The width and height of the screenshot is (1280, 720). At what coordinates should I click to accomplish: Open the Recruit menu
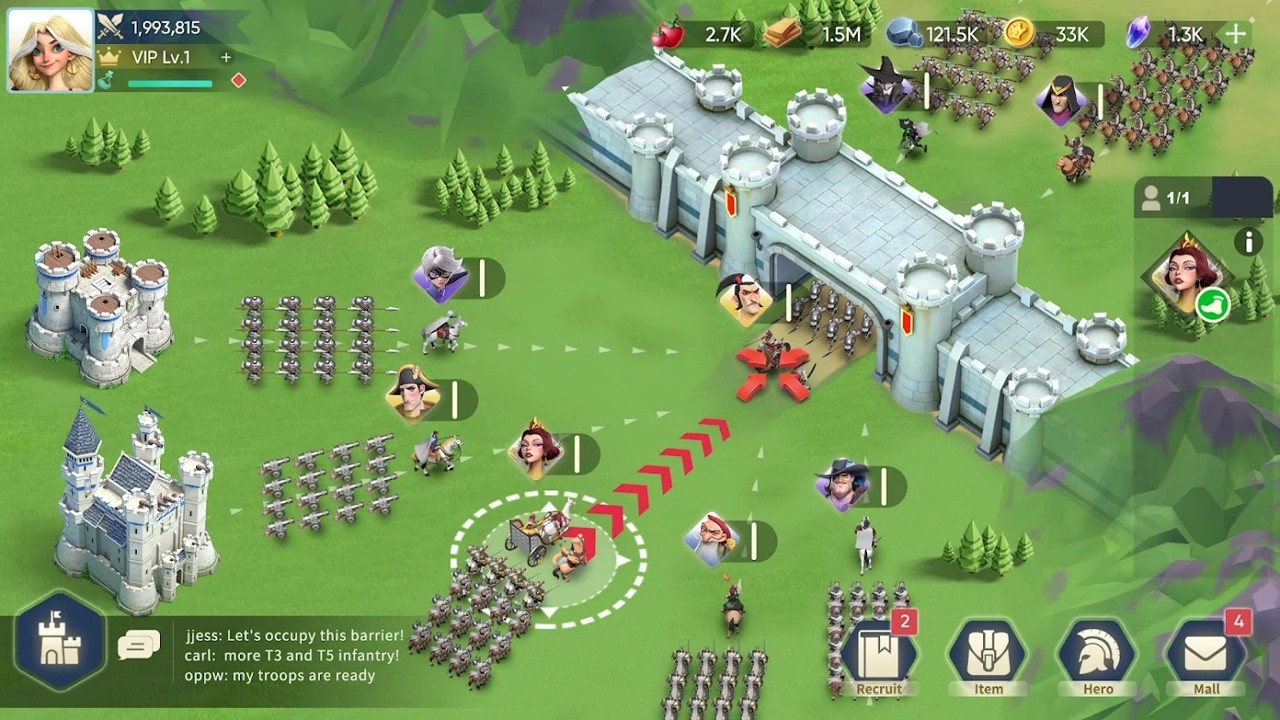pyautogui.click(x=879, y=657)
